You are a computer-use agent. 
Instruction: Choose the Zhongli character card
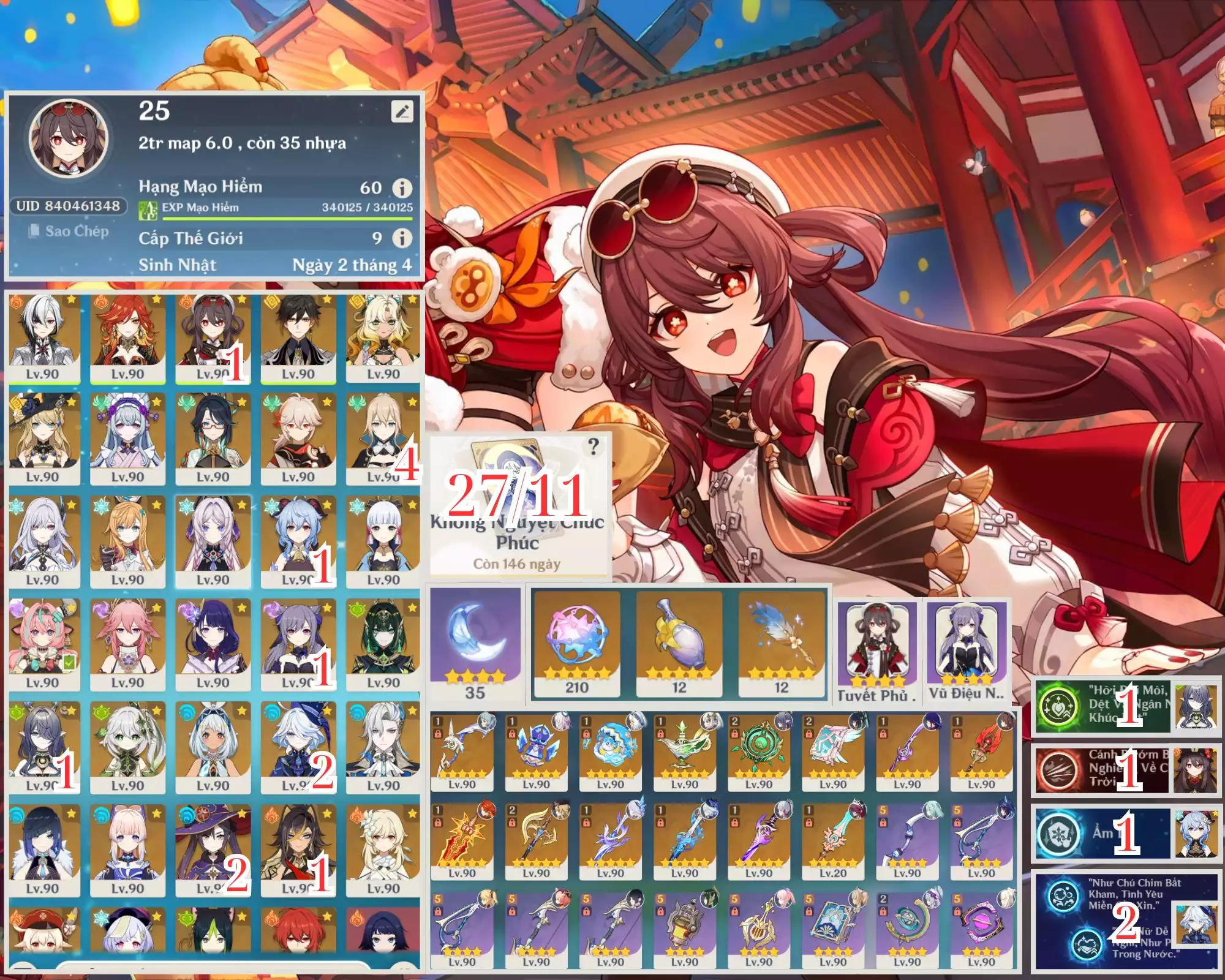tap(298, 337)
